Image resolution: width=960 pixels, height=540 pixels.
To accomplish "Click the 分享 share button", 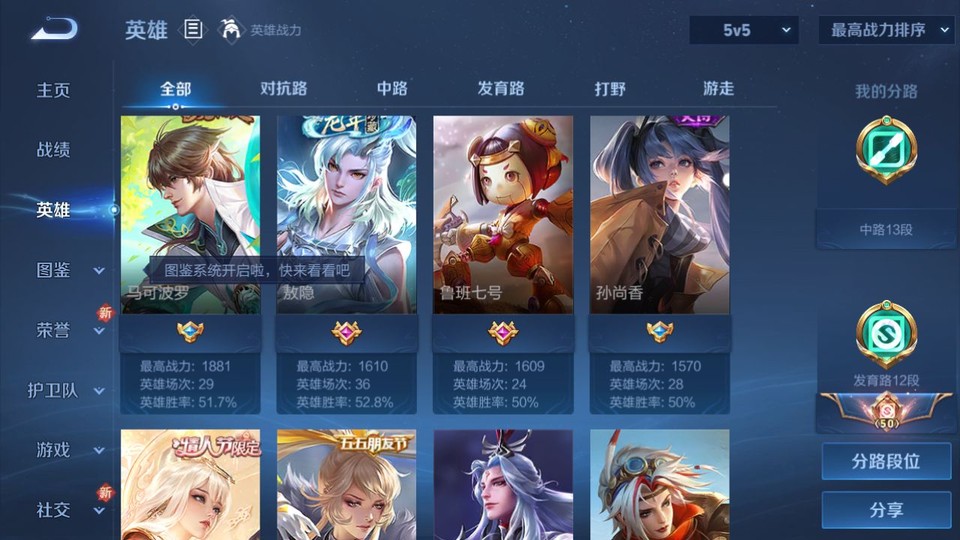I will tap(886, 510).
